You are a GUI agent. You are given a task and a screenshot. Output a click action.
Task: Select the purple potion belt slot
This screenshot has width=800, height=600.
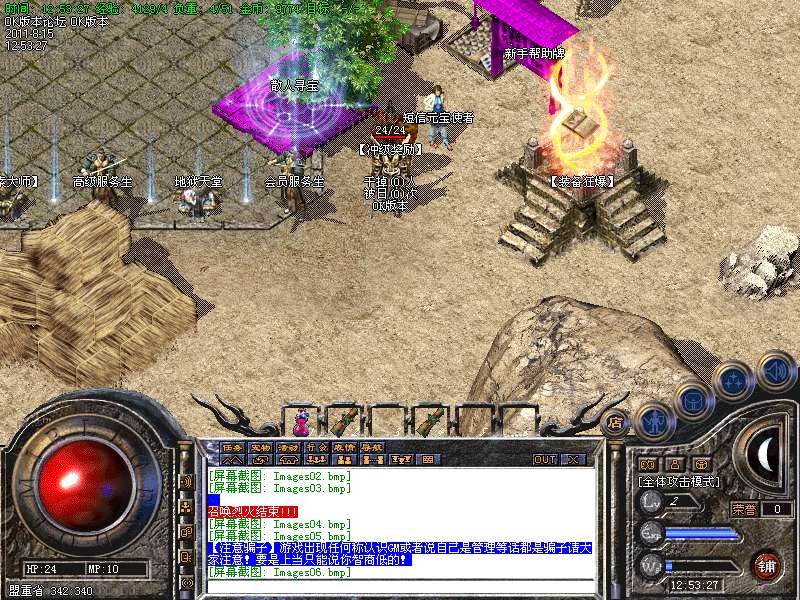301,413
